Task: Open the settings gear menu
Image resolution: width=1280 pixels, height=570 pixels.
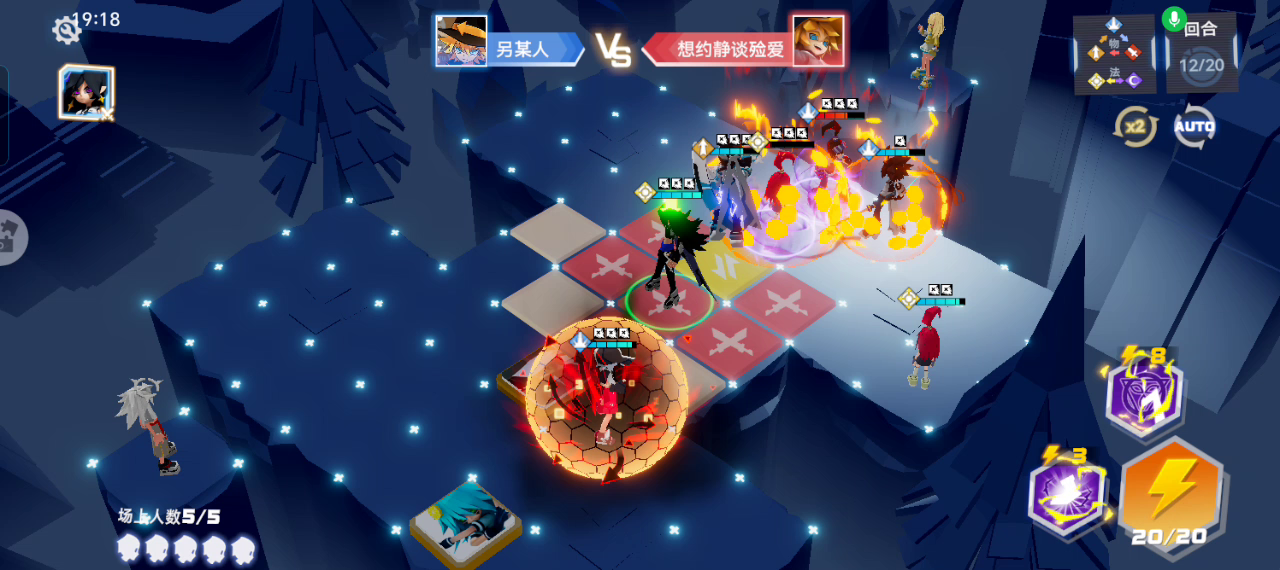Action: [66, 29]
